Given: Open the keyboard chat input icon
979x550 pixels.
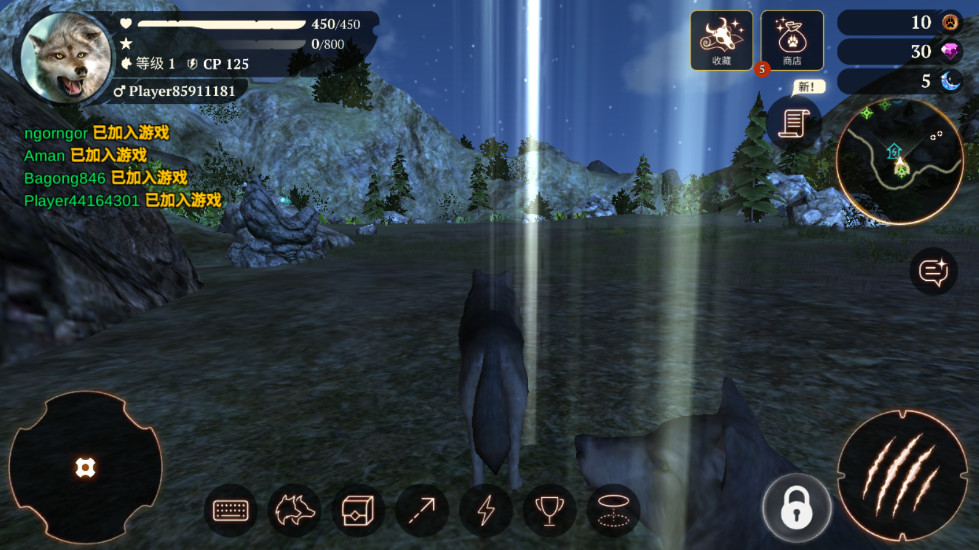Looking at the screenshot, I should coord(231,510).
